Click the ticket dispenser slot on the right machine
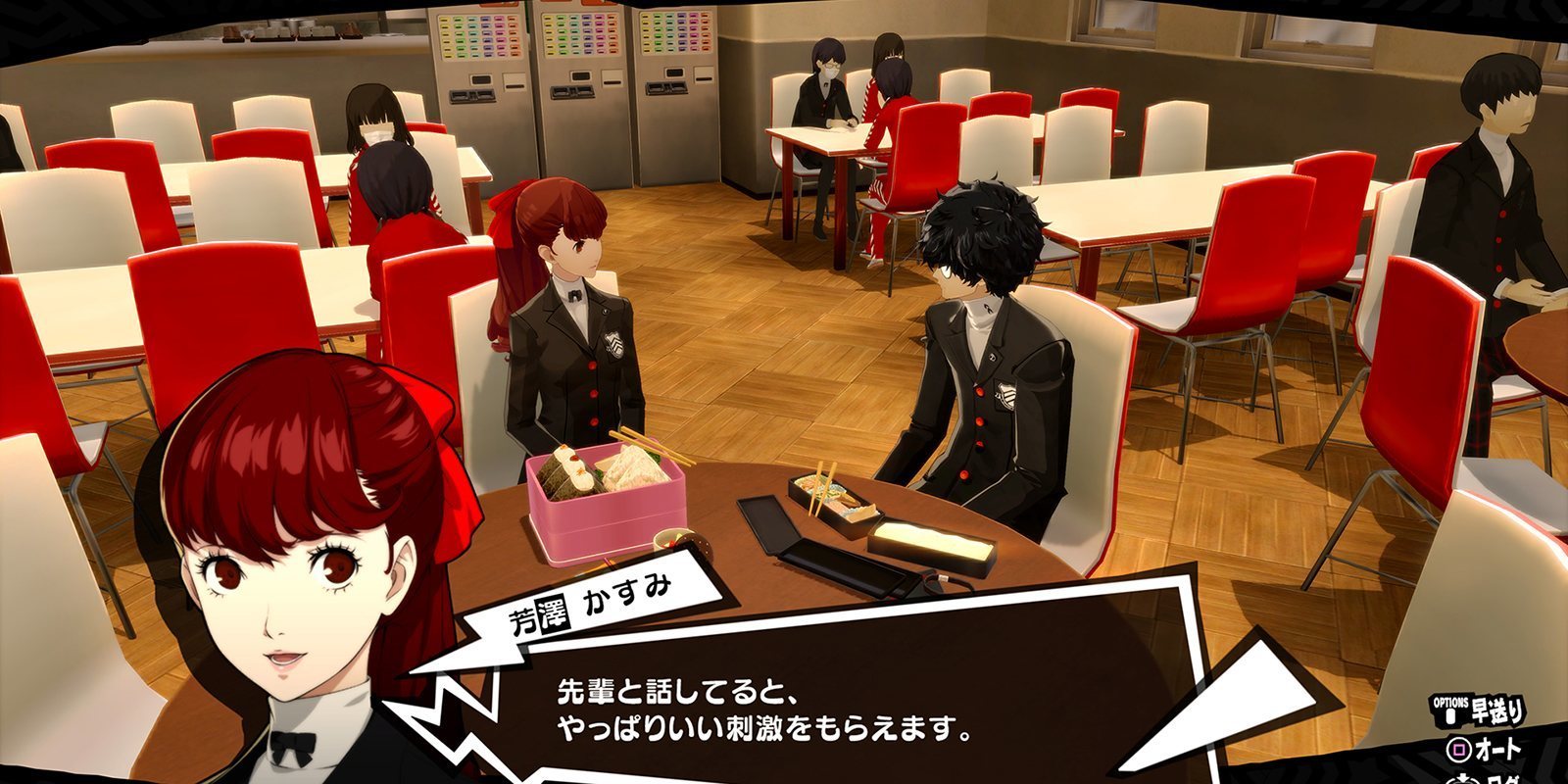This screenshot has width=1568, height=784. [706, 79]
